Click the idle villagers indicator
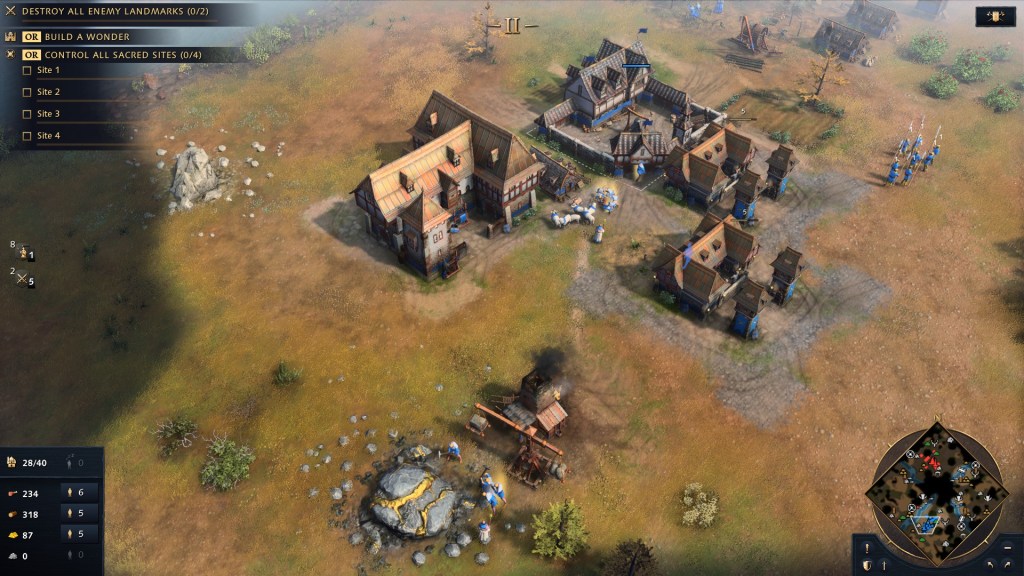The image size is (1024, 576). pyautogui.click(x=76, y=462)
